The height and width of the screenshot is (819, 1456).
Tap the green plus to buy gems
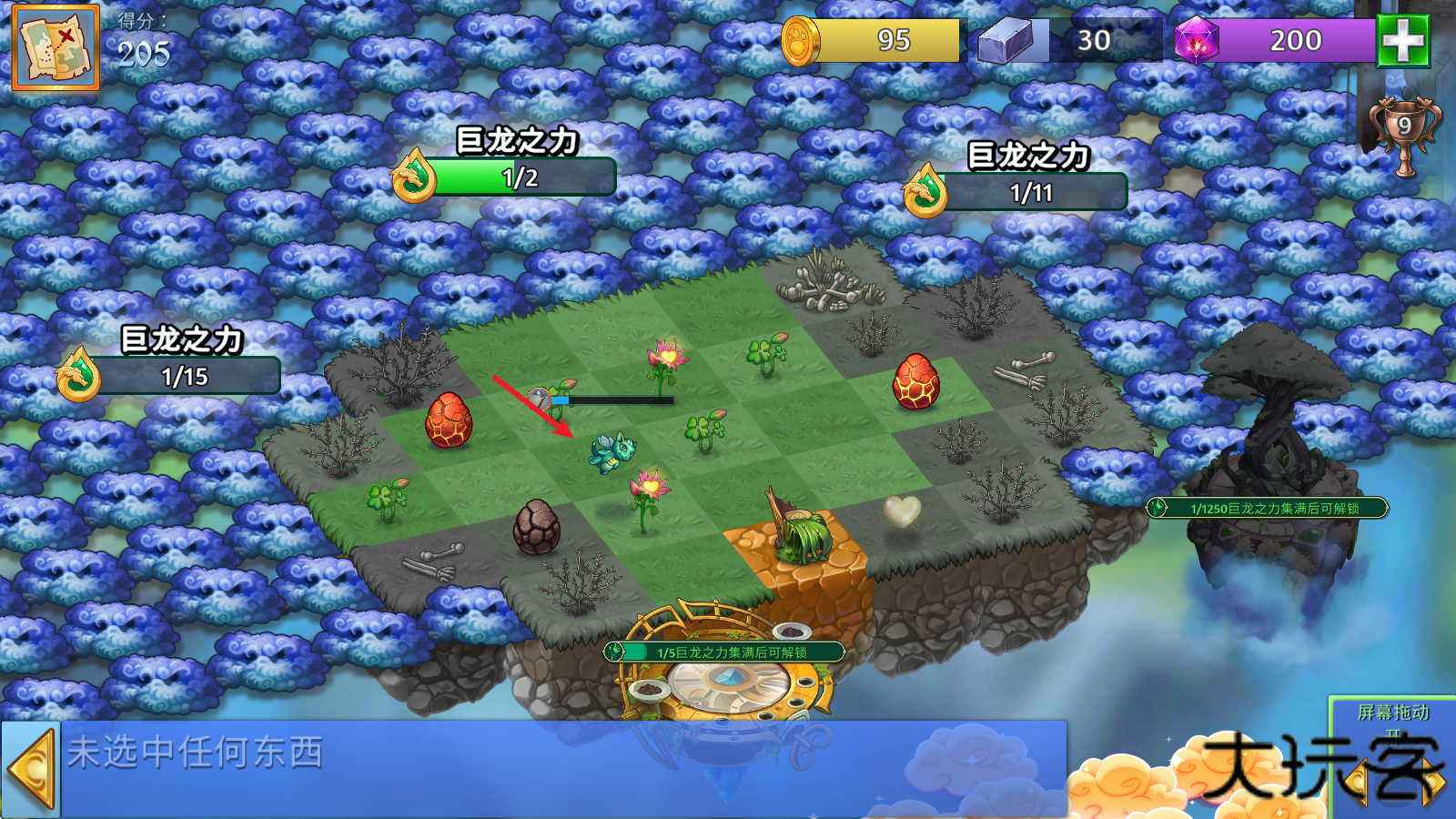point(1402,41)
